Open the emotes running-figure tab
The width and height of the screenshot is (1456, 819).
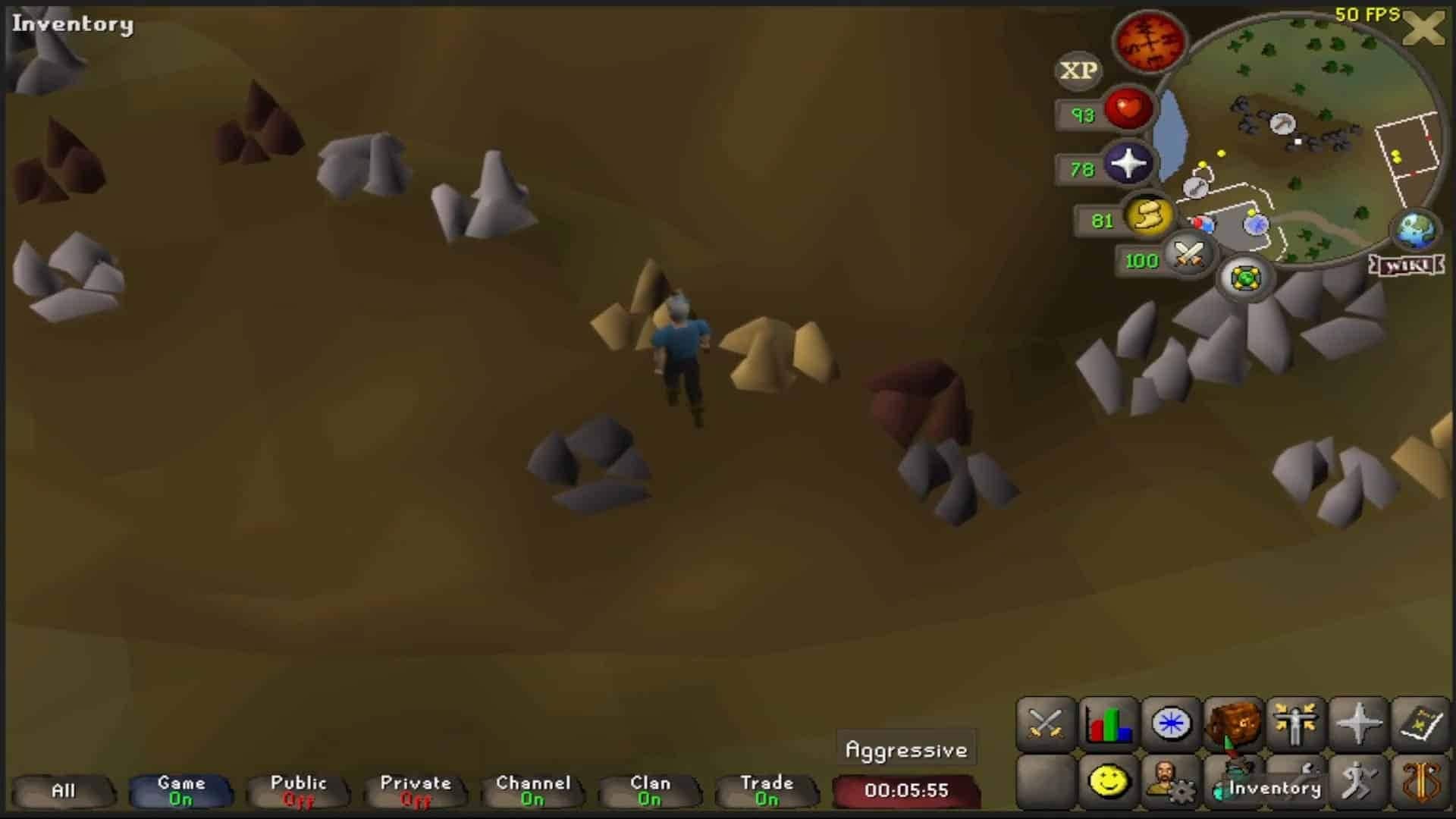pos(1357,781)
